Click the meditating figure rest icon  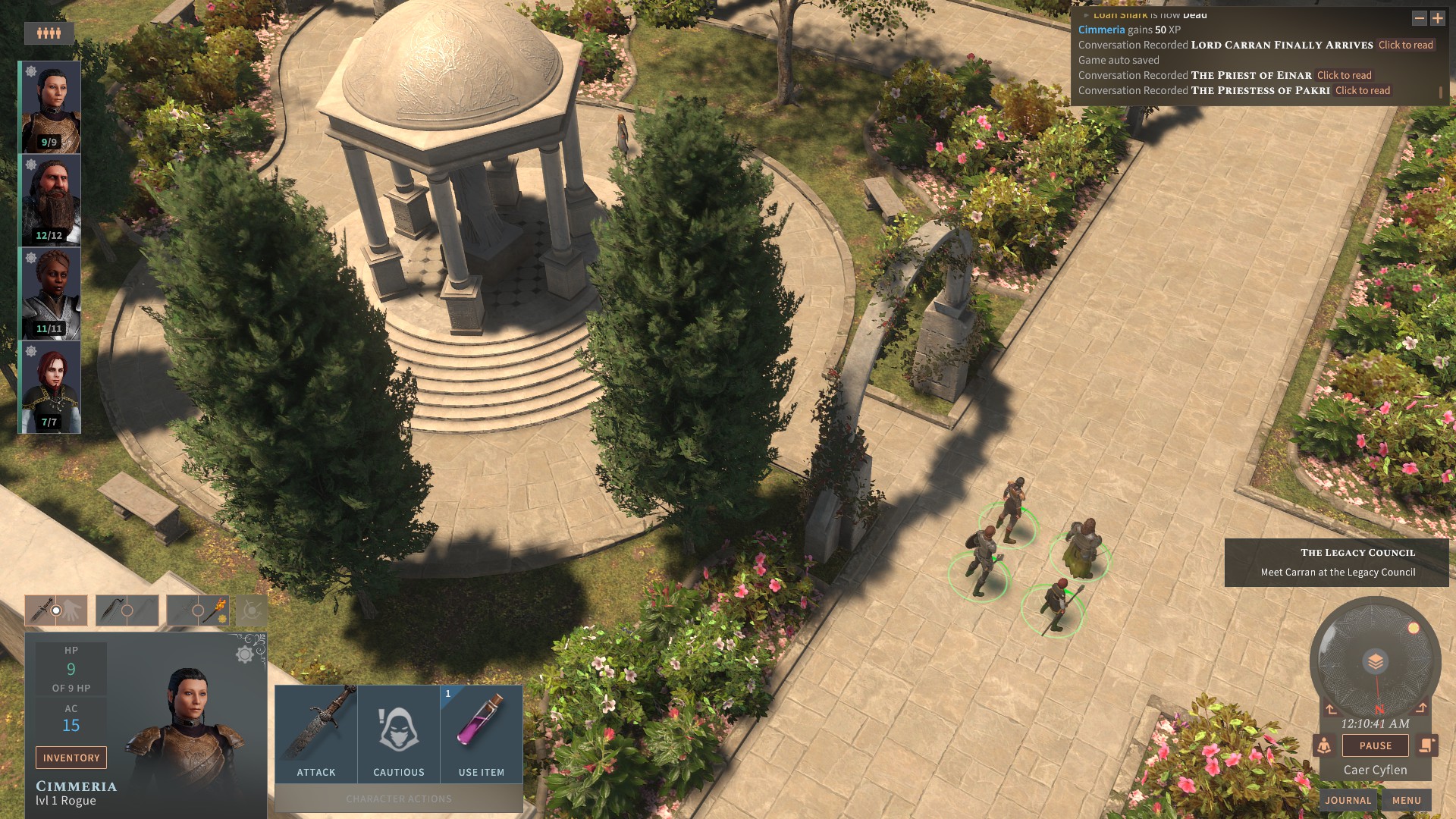pyautogui.click(x=1324, y=745)
